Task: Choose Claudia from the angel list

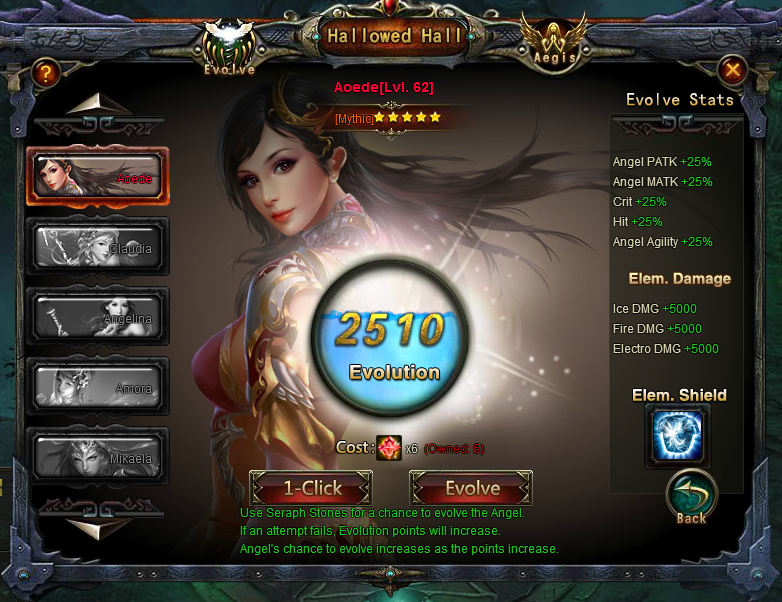Action: 98,246
